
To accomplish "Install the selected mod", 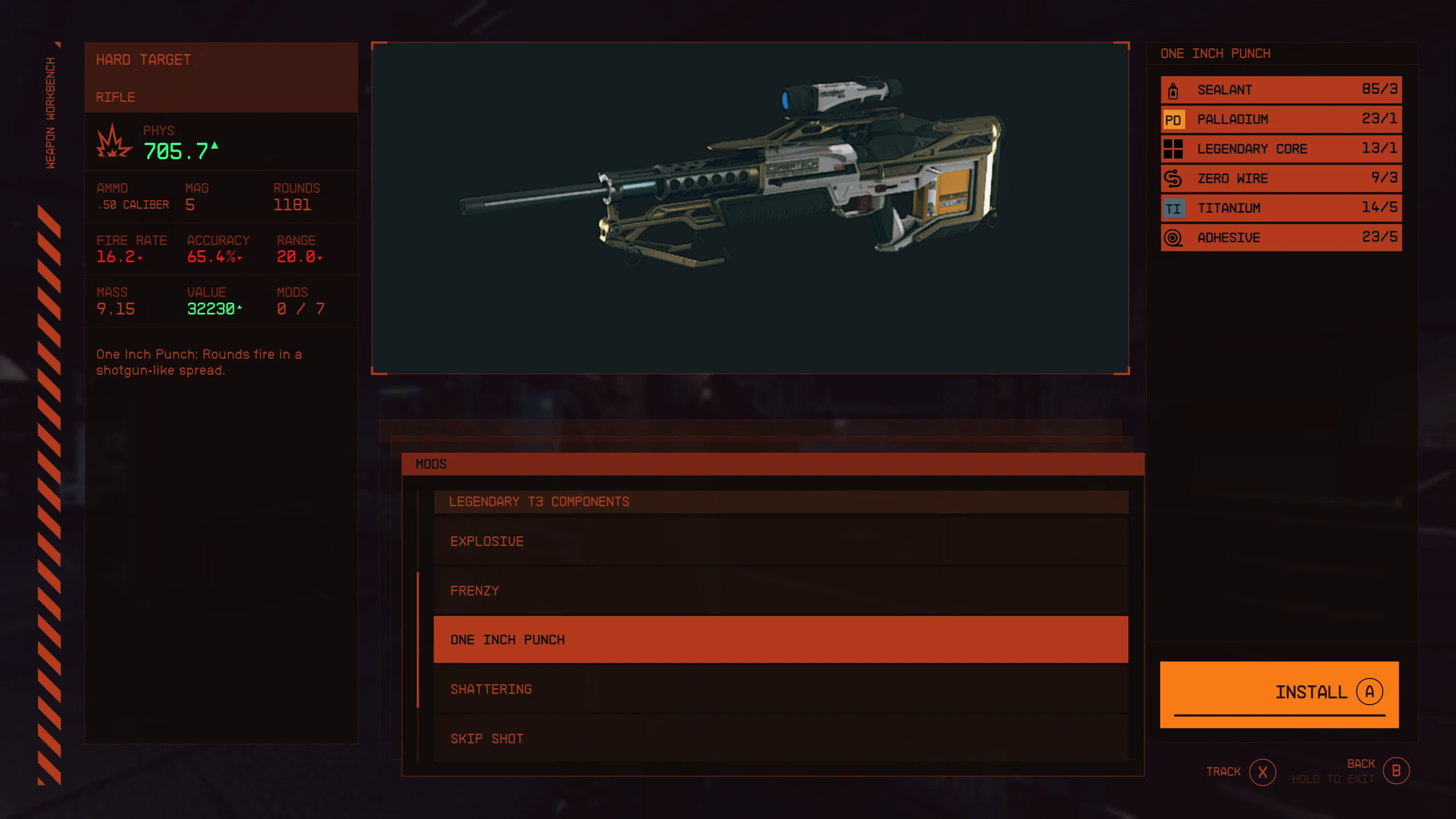I will (x=1279, y=693).
